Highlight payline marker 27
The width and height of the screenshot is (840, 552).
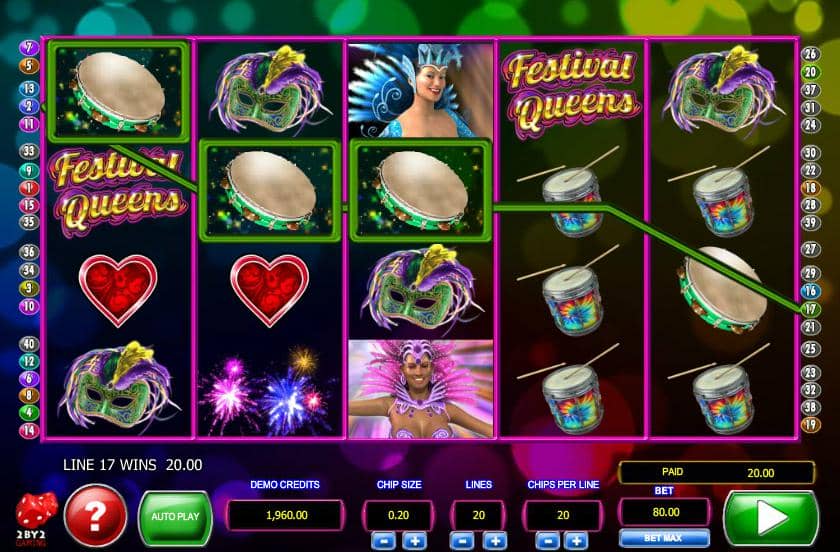click(810, 248)
